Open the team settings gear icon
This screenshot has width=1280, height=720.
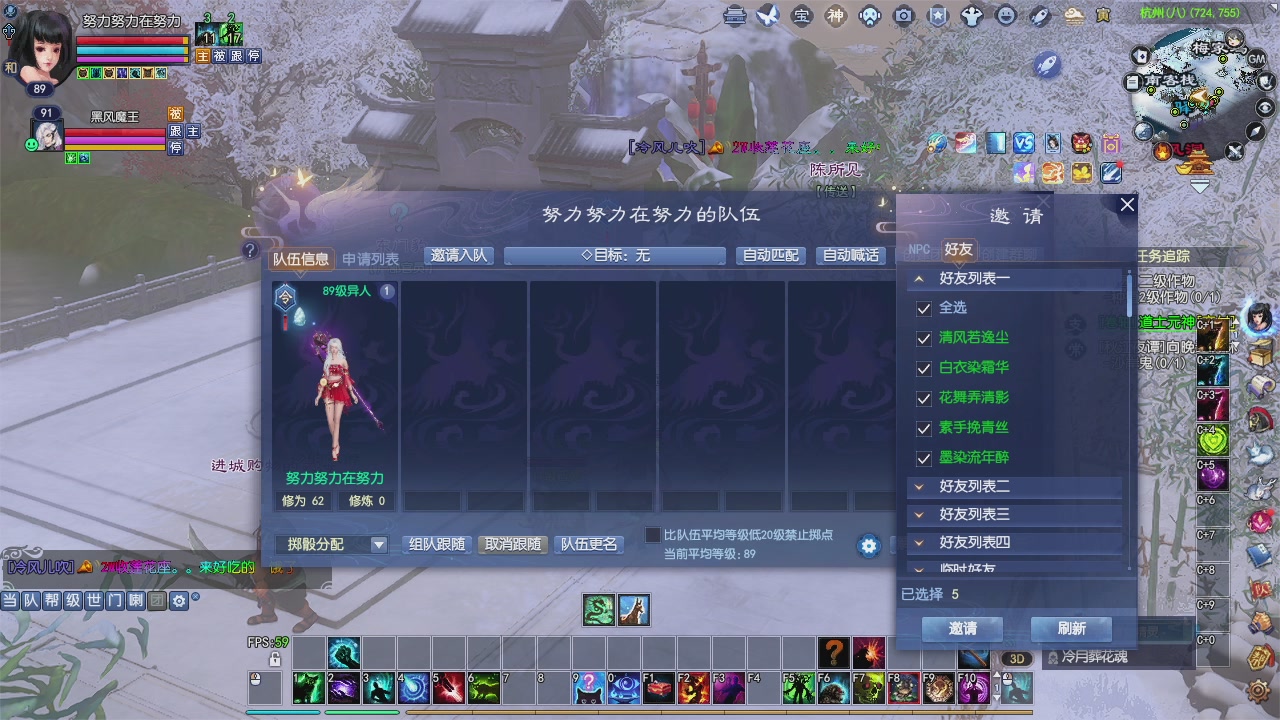pyautogui.click(x=868, y=547)
